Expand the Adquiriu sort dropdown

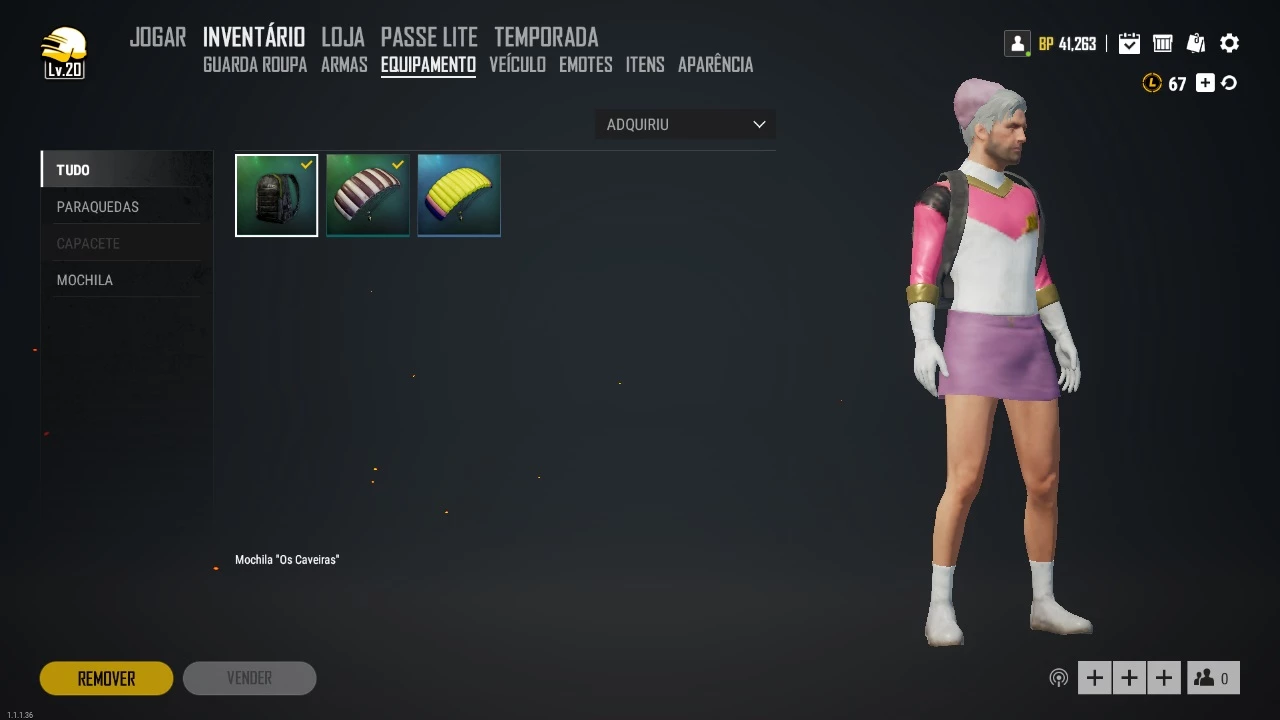tap(685, 125)
